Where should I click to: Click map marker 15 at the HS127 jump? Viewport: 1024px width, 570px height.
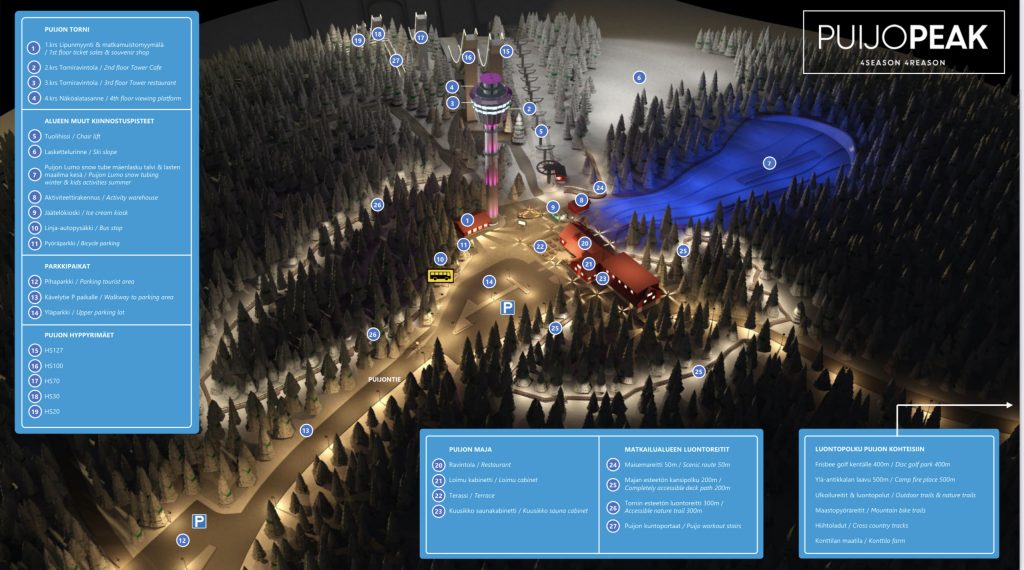click(x=506, y=51)
